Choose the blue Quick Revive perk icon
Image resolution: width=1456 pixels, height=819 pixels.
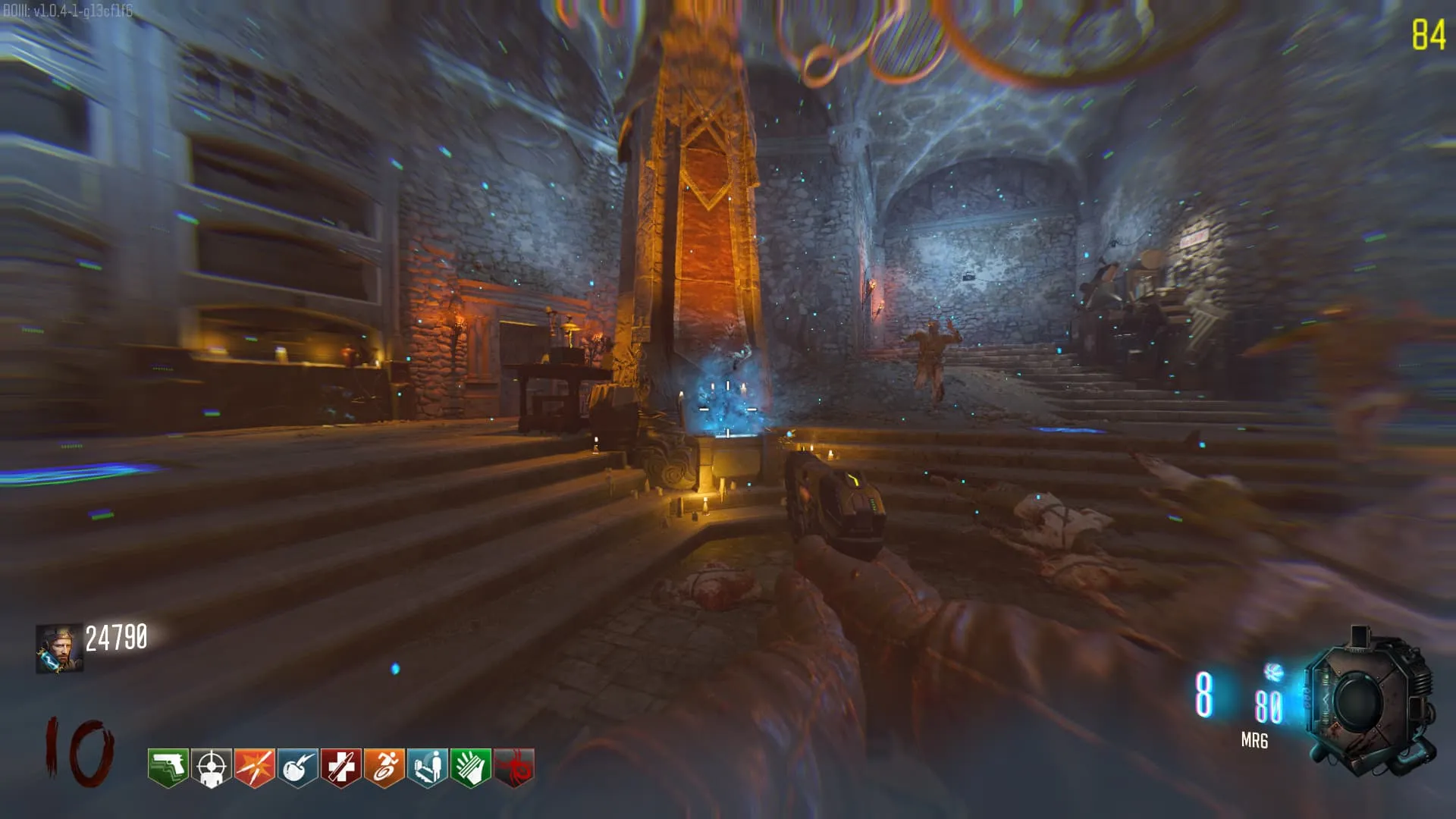click(427, 767)
